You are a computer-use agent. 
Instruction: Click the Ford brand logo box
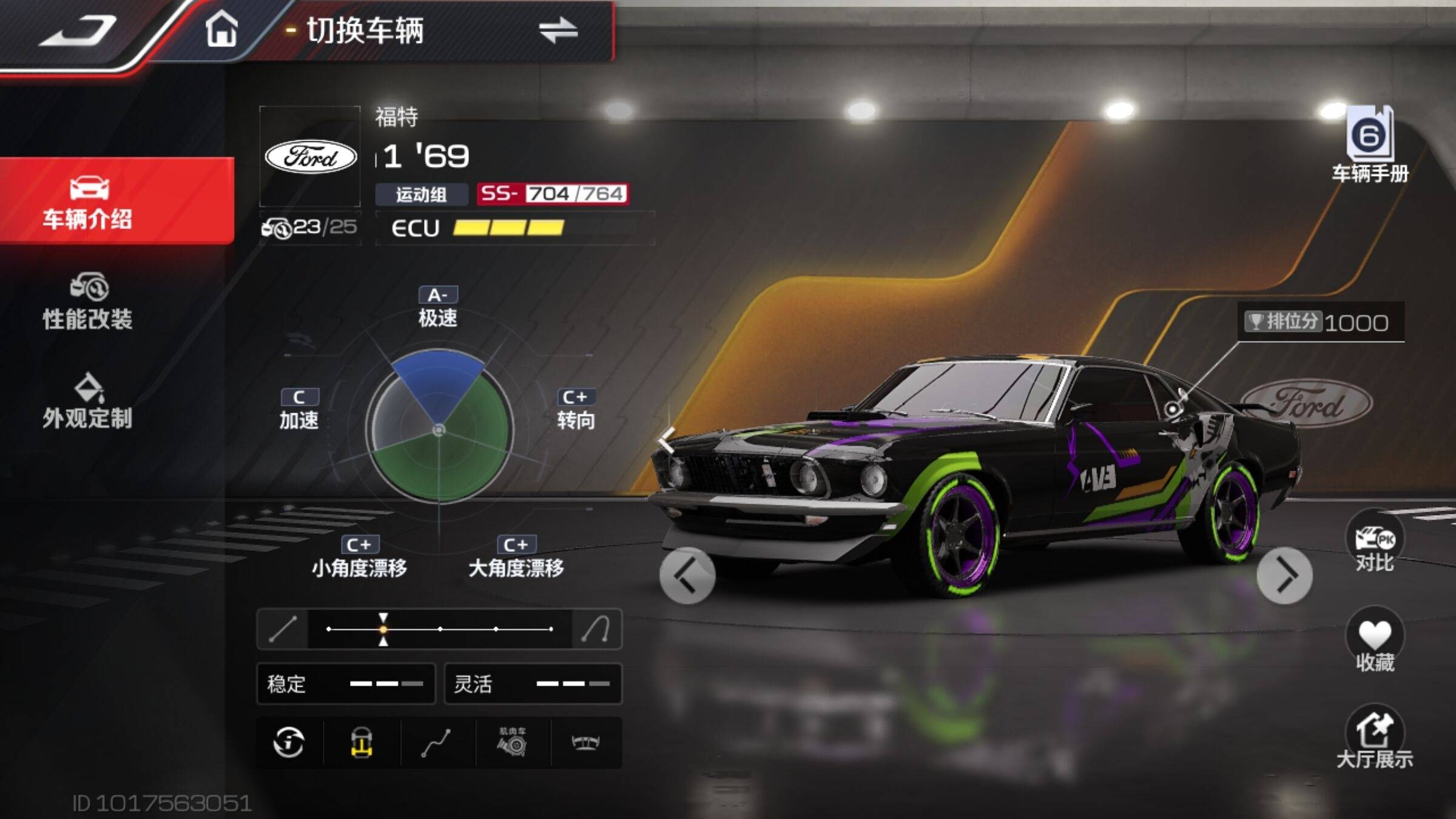coord(311,157)
